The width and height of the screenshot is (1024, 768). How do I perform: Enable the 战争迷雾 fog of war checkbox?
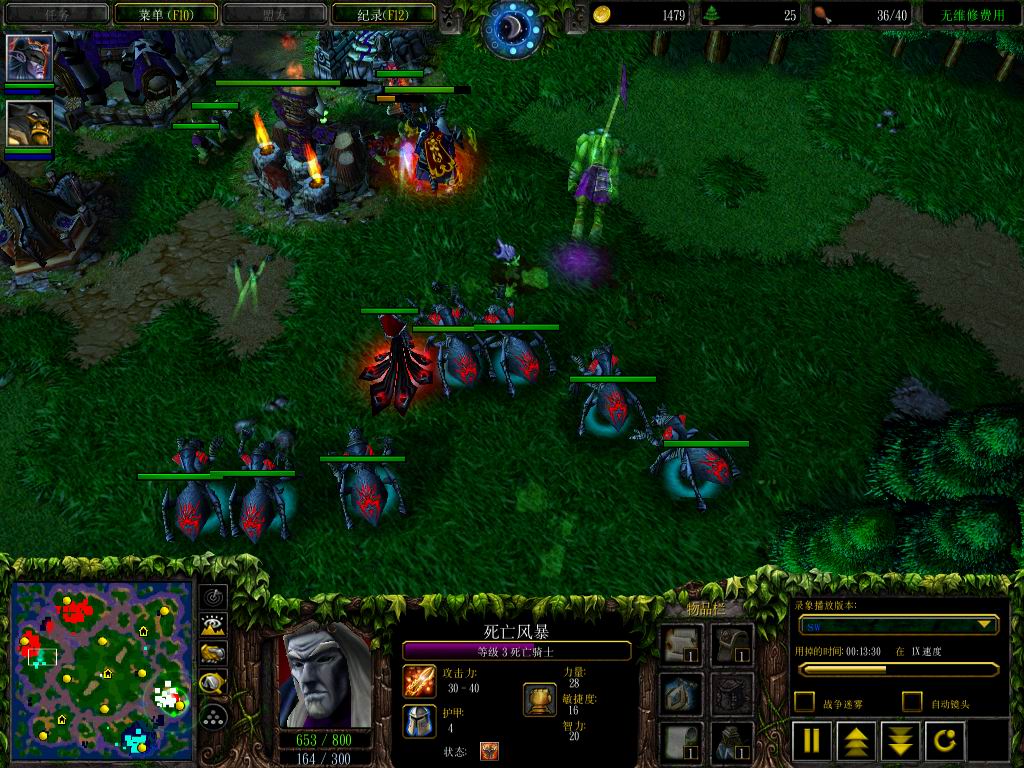pos(804,702)
